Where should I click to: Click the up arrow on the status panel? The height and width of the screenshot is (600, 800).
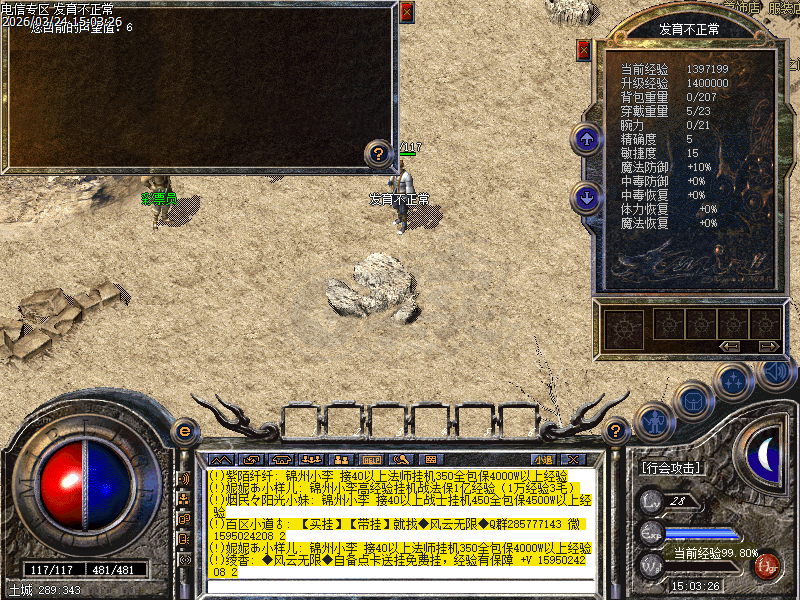[586, 139]
